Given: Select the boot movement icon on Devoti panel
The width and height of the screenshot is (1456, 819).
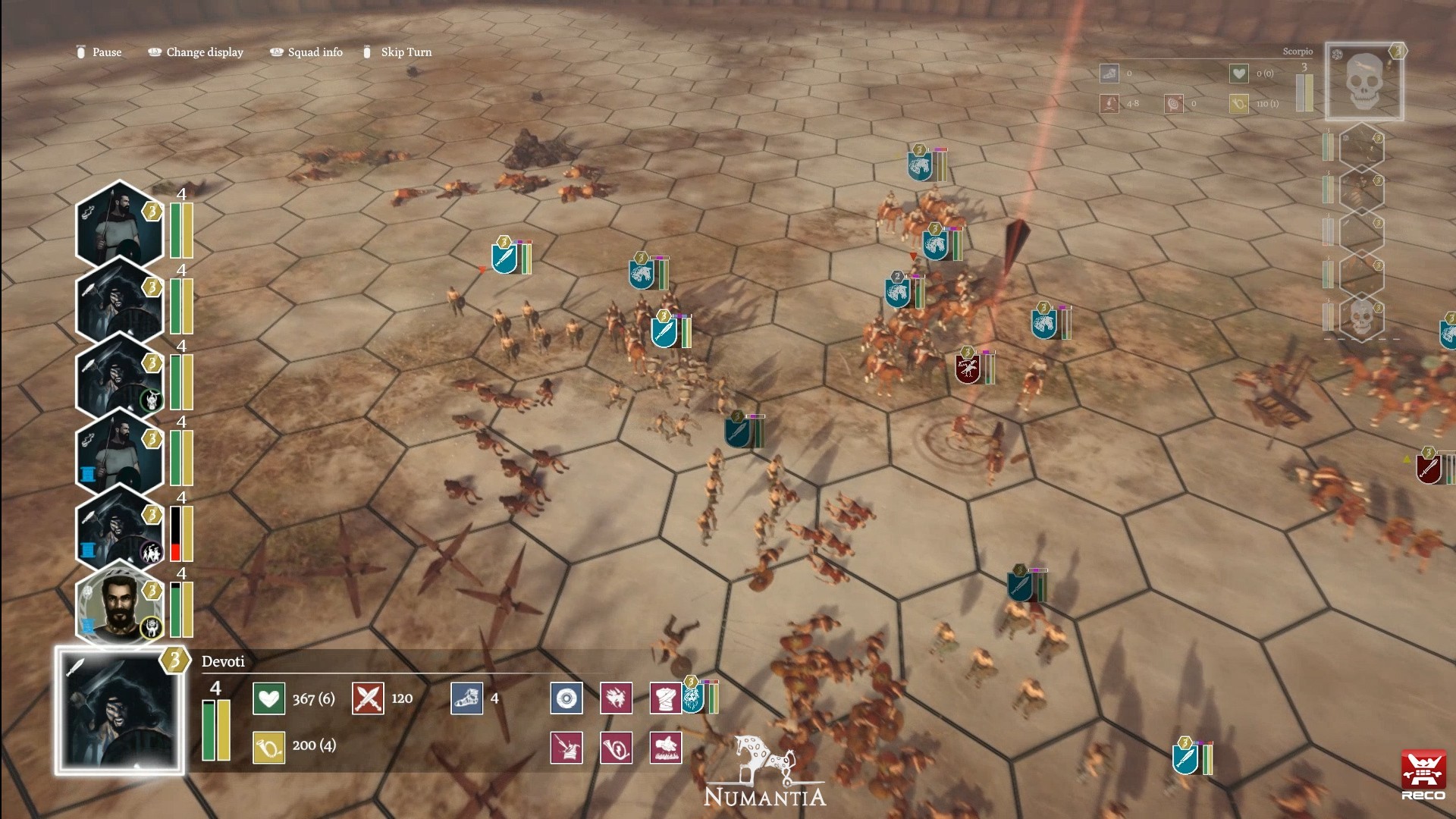Looking at the screenshot, I should [x=466, y=698].
